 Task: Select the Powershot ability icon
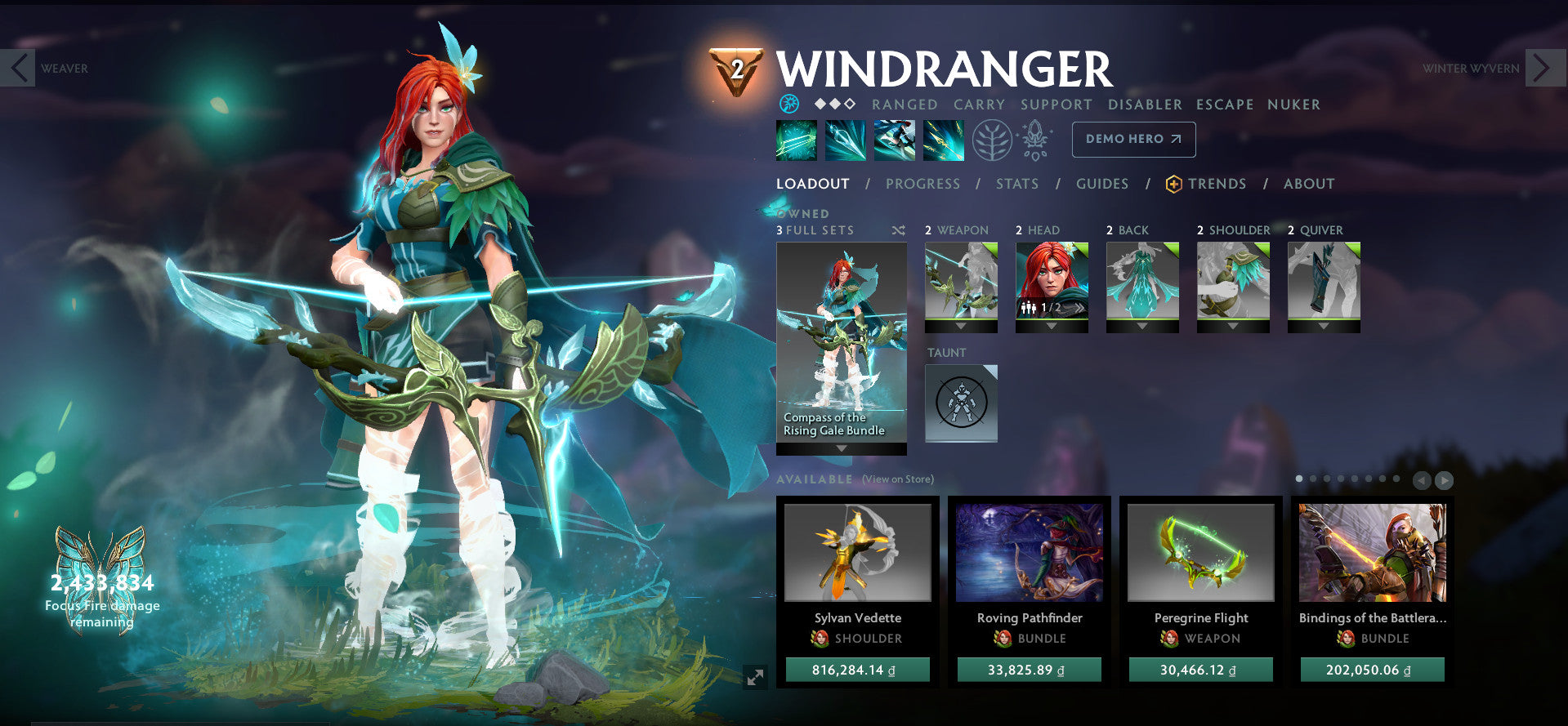click(844, 139)
